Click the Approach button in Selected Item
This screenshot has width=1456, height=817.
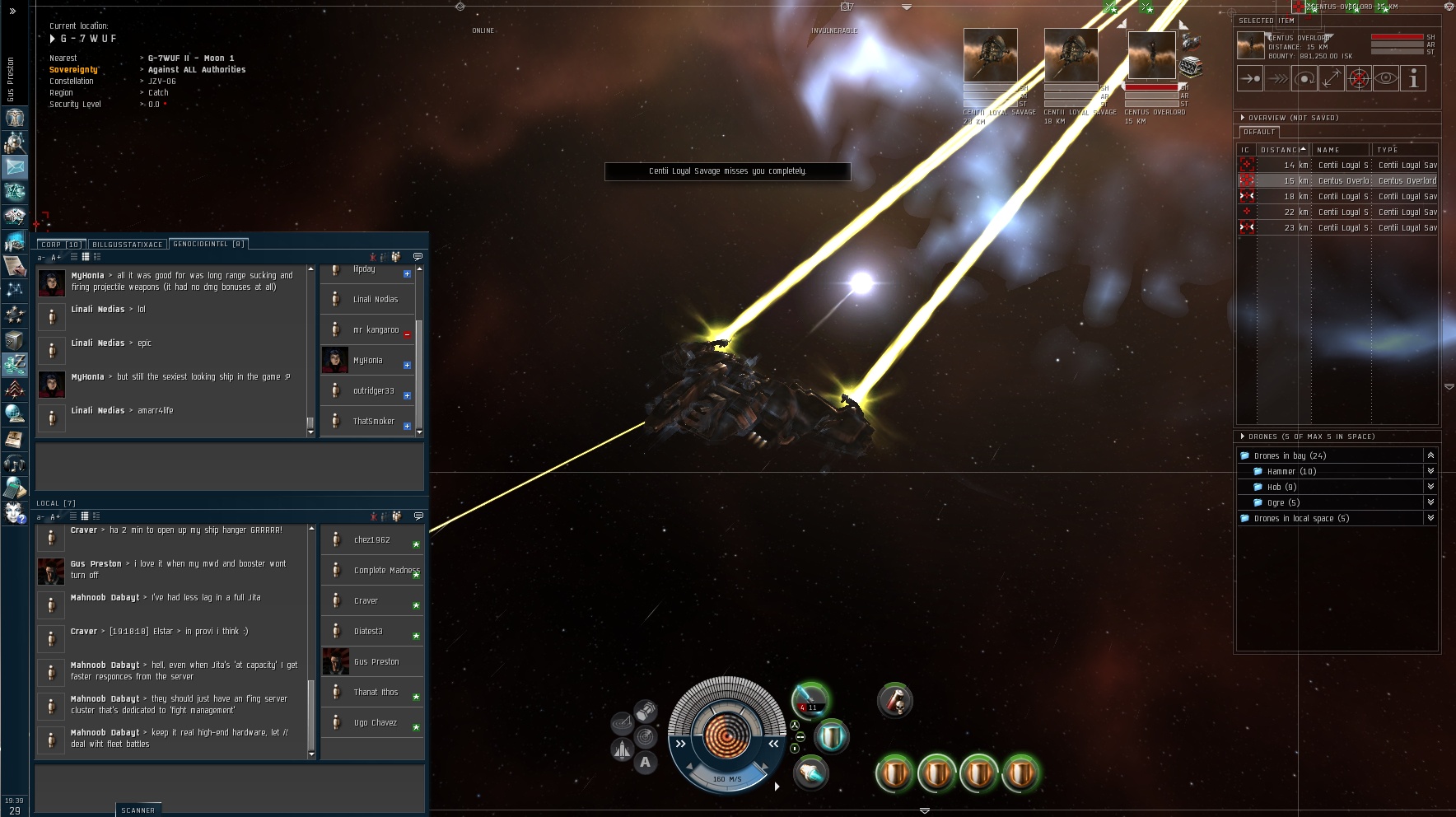pyautogui.click(x=1250, y=79)
